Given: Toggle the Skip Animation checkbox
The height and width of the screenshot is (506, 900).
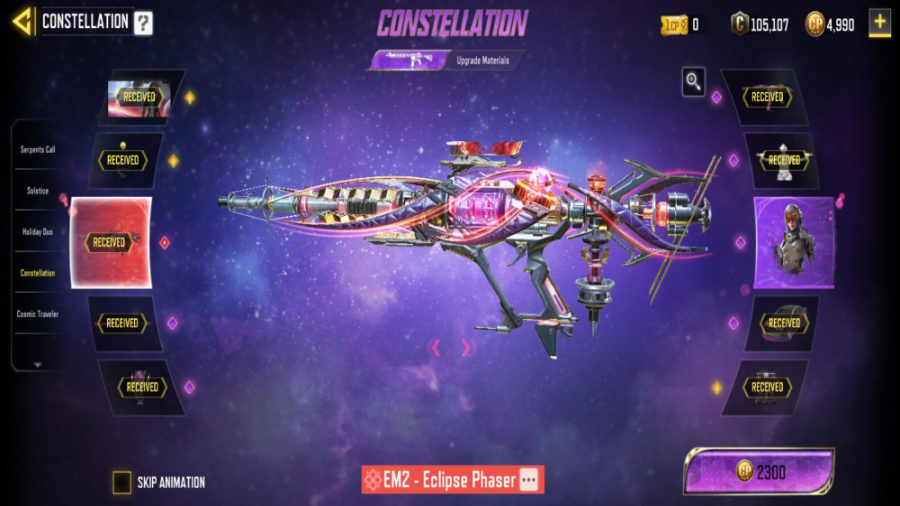Looking at the screenshot, I should coord(122,482).
